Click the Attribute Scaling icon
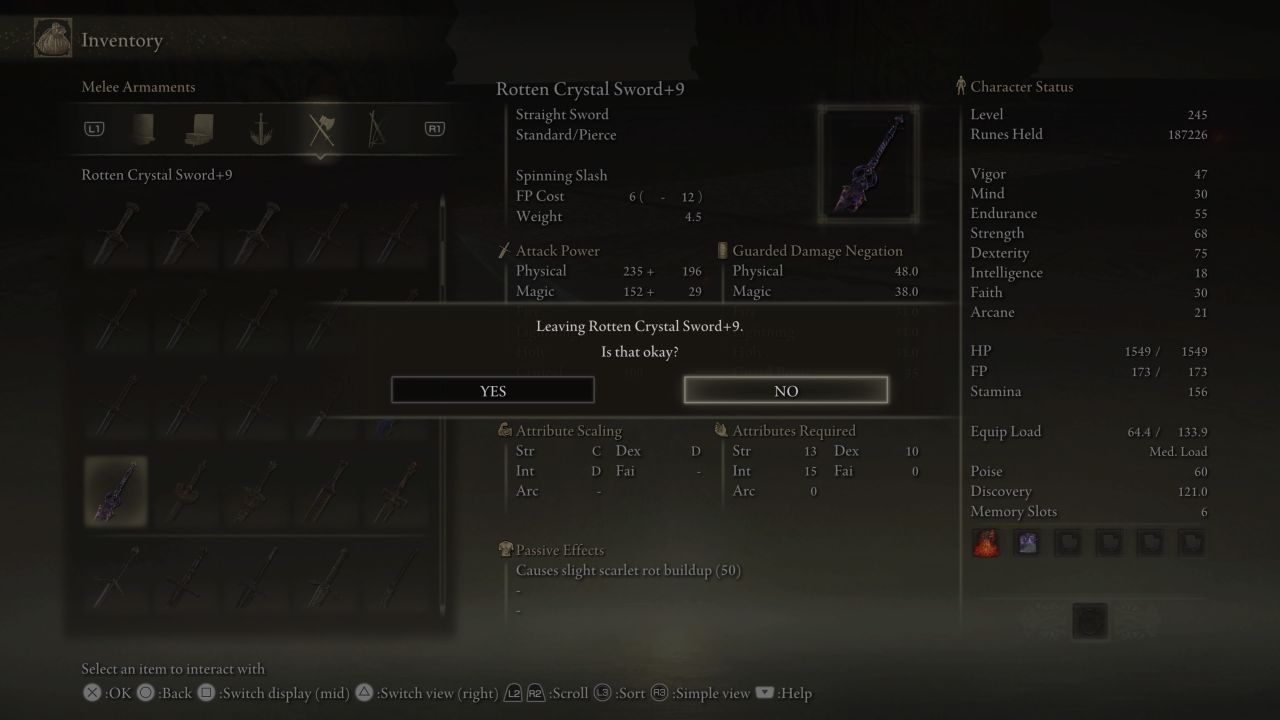The image size is (1280, 720). point(507,430)
